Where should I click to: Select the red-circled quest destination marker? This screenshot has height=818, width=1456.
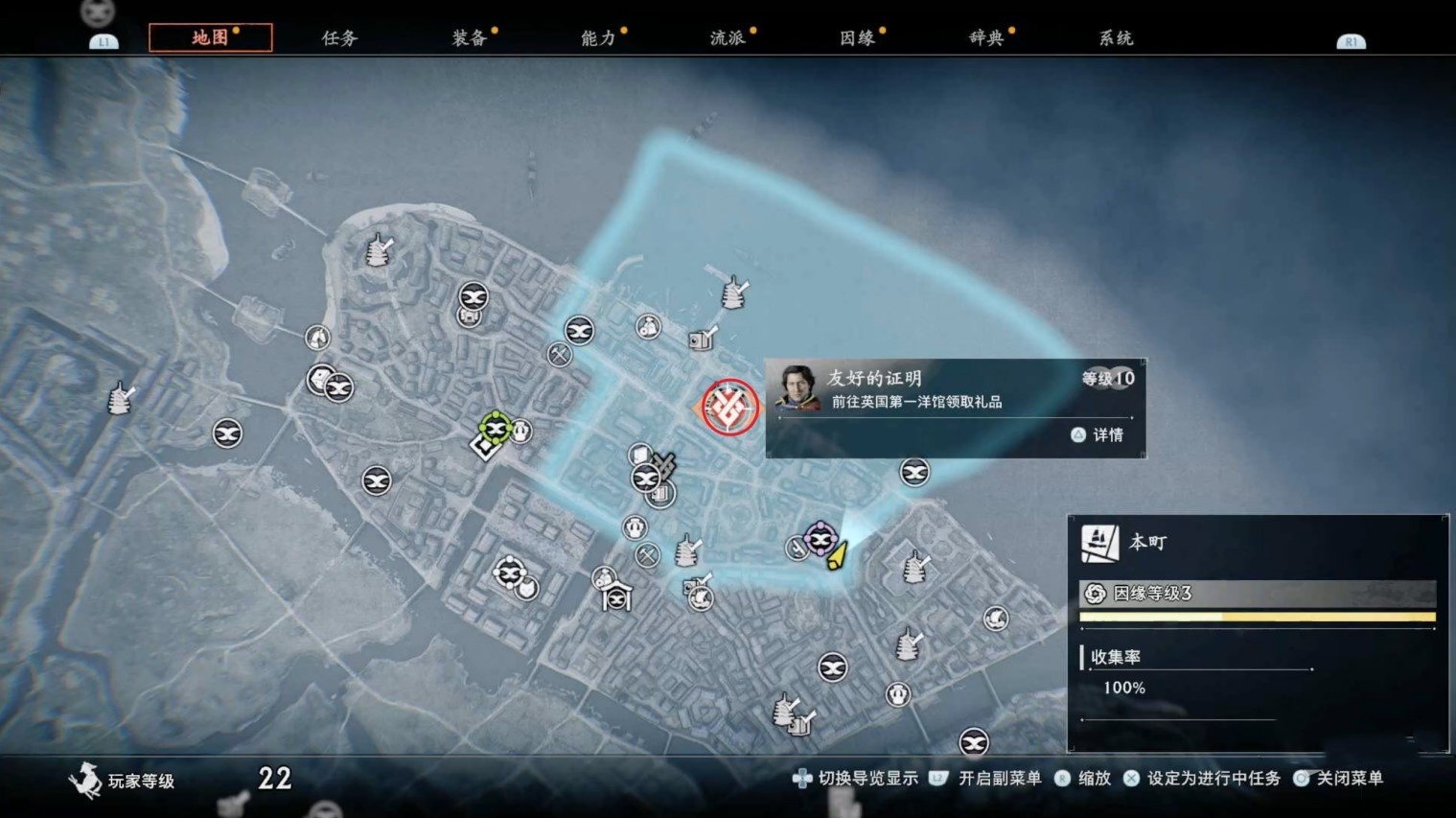click(x=728, y=408)
